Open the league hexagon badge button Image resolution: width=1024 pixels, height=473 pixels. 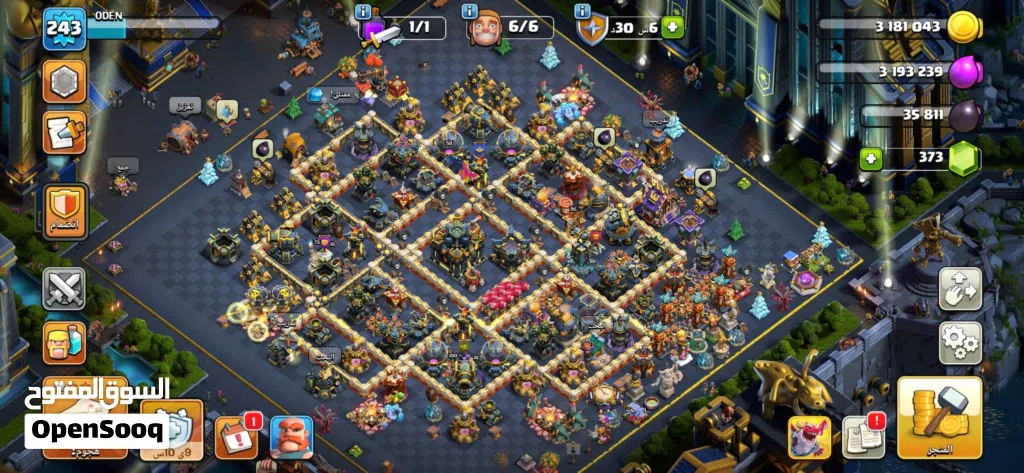coord(64,82)
